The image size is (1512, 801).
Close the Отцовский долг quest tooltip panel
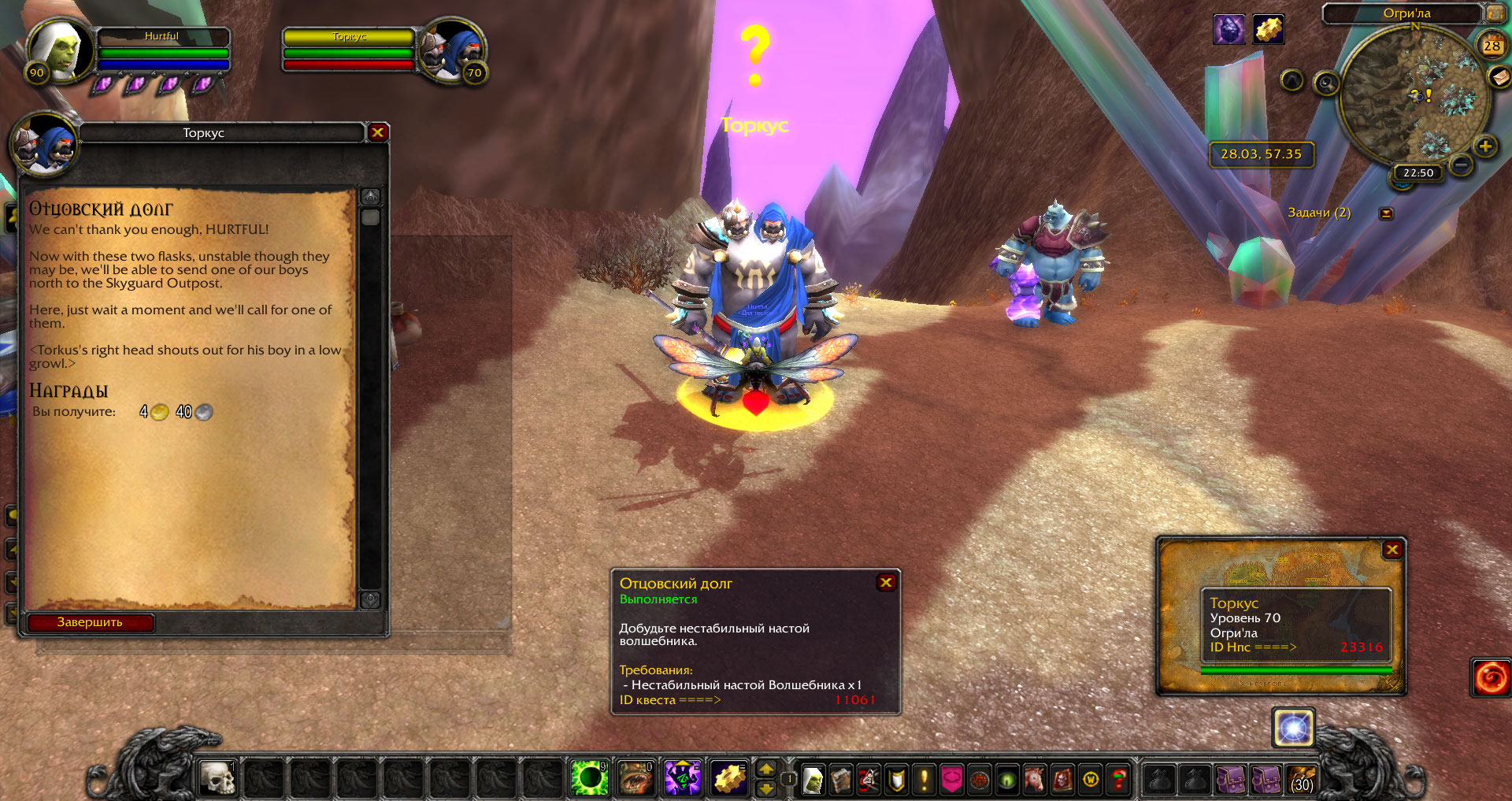[886, 582]
